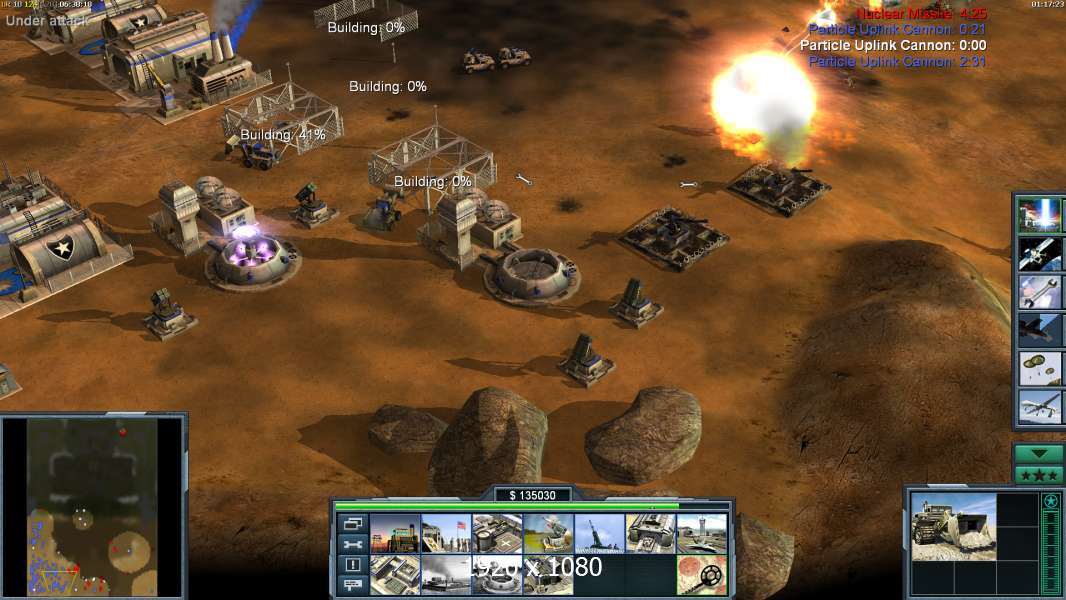Image resolution: width=1066 pixels, height=600 pixels.
Task: Collapse the powers sidebar with the down arrow
Action: (1038, 454)
